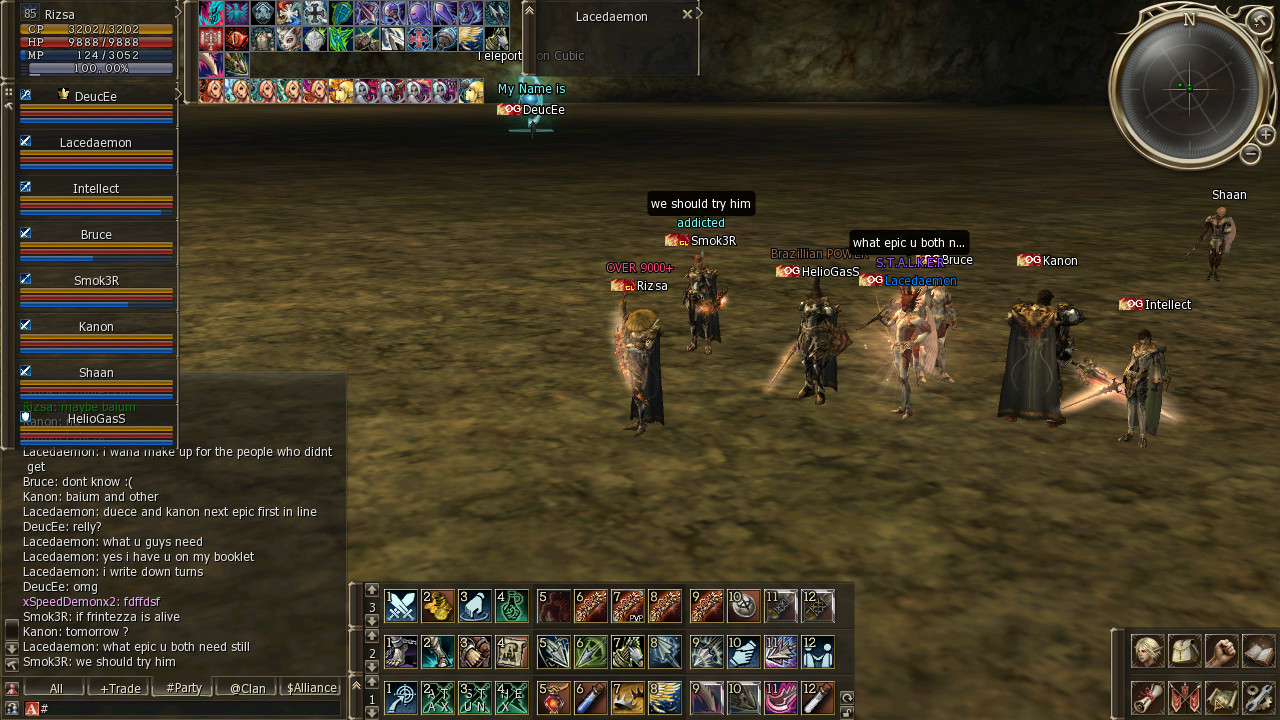Open the system menu wrench and gears icon
The width and height of the screenshot is (1280, 720).
(1258, 697)
